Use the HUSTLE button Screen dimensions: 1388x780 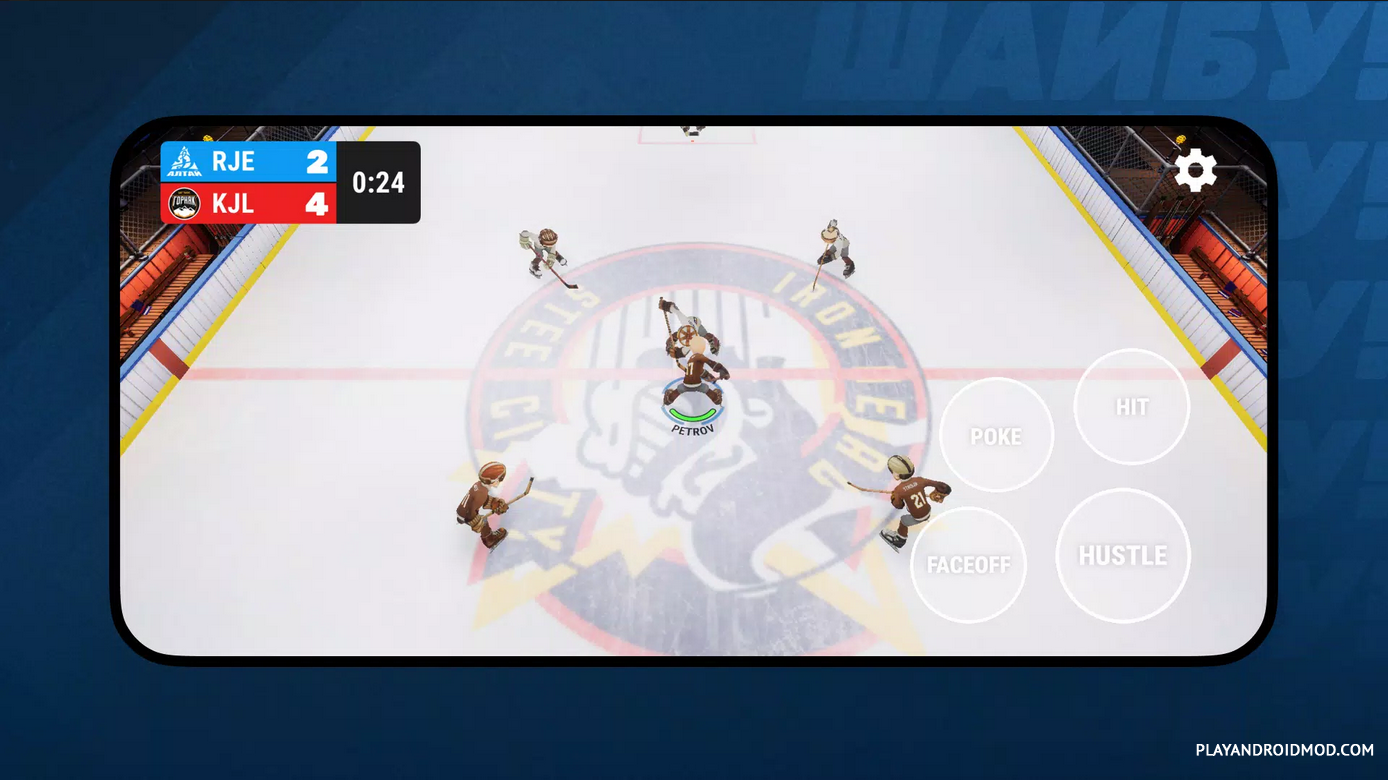(x=1122, y=555)
